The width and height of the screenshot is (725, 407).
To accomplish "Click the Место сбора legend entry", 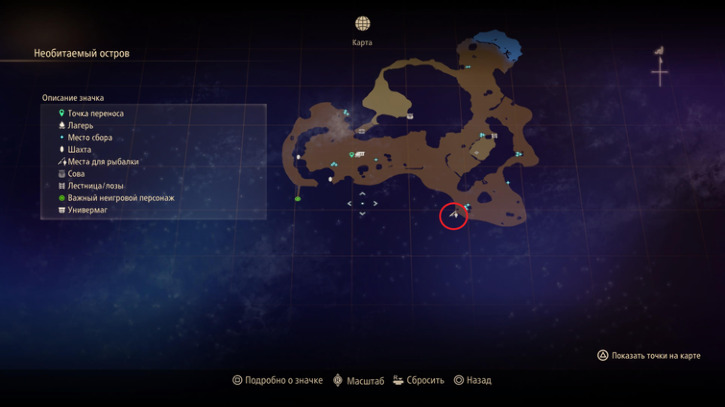I will pyautogui.click(x=92, y=138).
